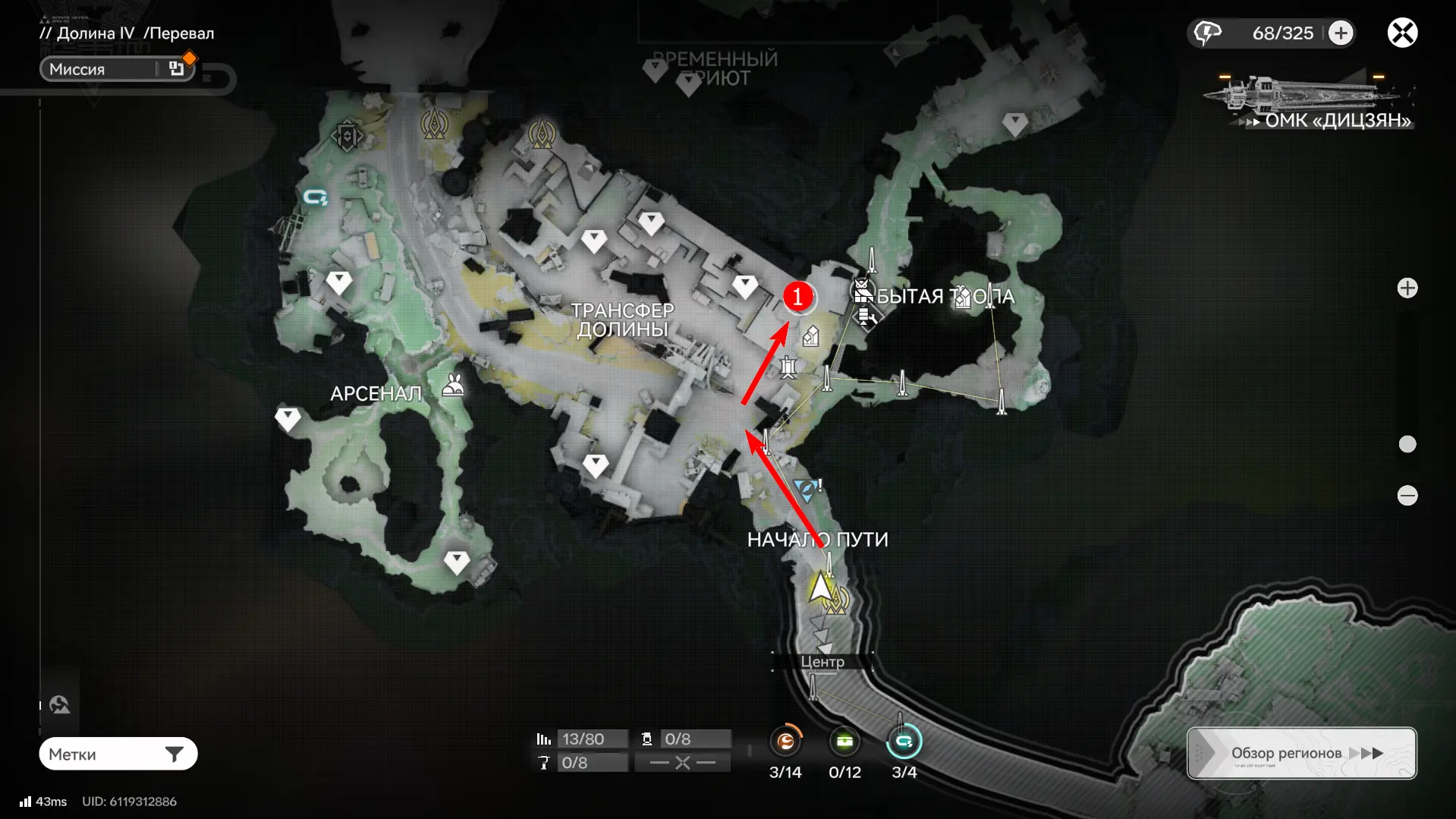Open the Метки markers filter
The width and height of the screenshot is (1456, 819).
click(118, 754)
